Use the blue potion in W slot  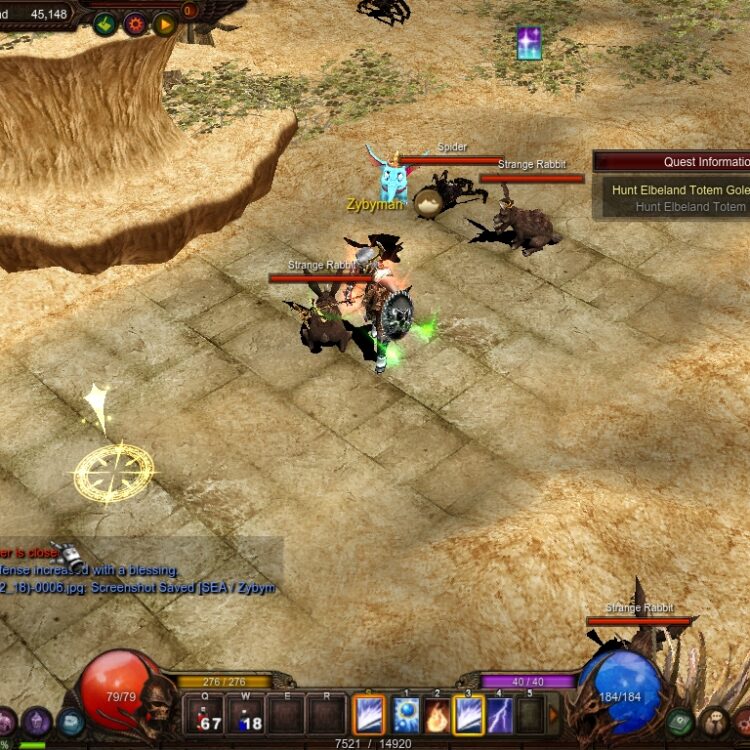click(246, 716)
